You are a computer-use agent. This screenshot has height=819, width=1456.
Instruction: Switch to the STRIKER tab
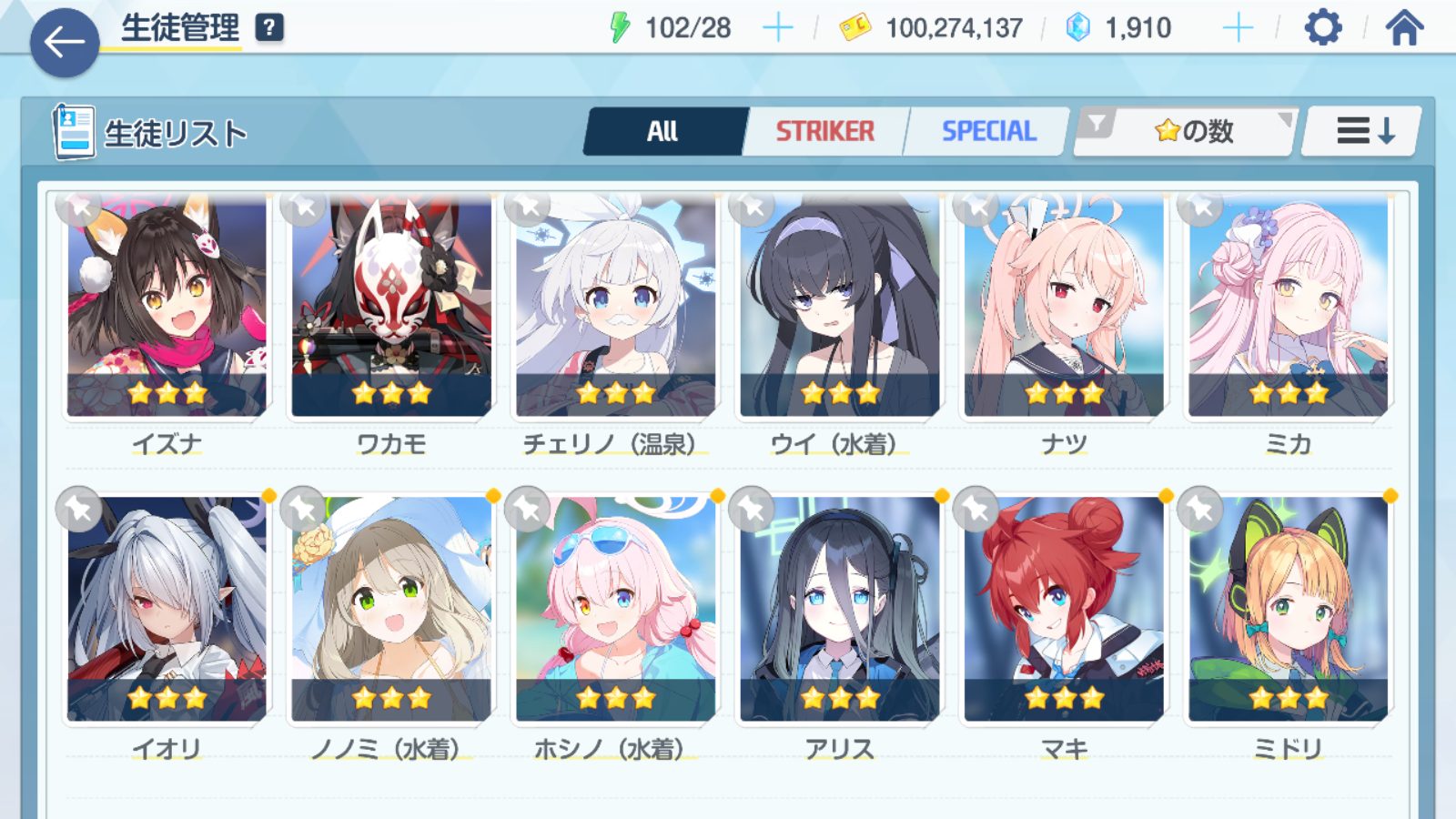pos(824,132)
